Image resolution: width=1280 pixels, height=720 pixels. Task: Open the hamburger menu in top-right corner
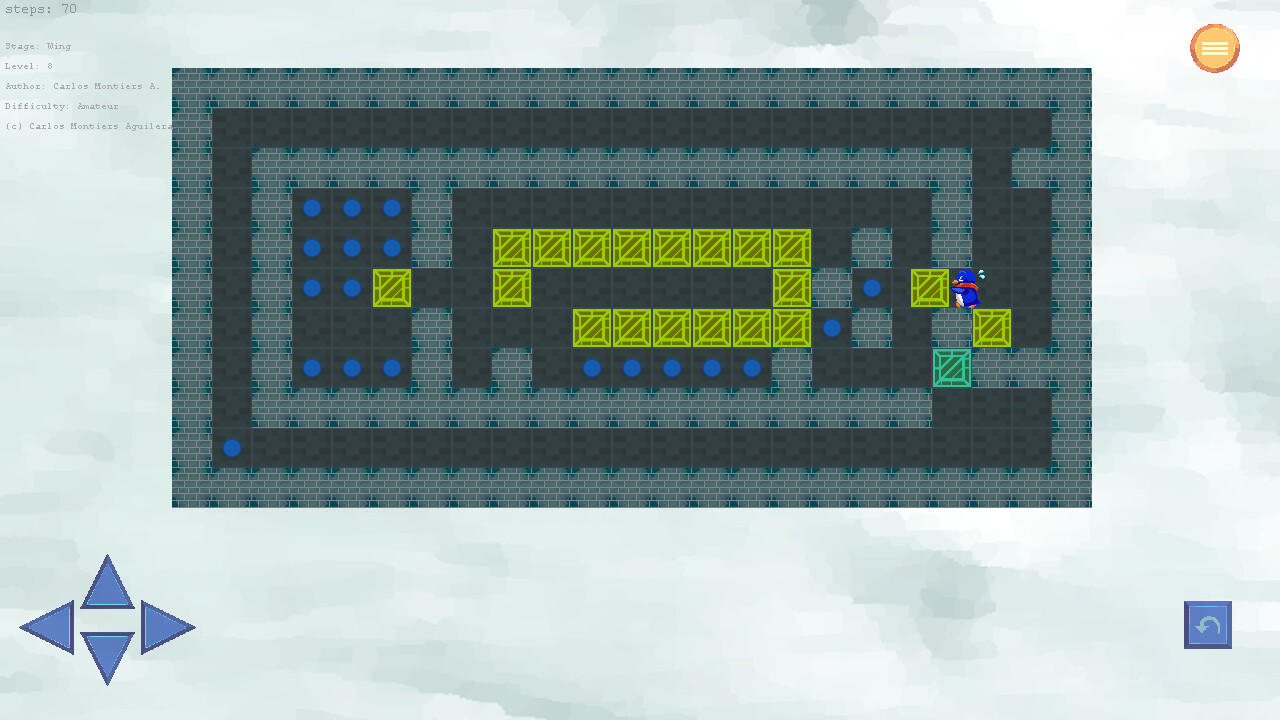coord(1213,47)
